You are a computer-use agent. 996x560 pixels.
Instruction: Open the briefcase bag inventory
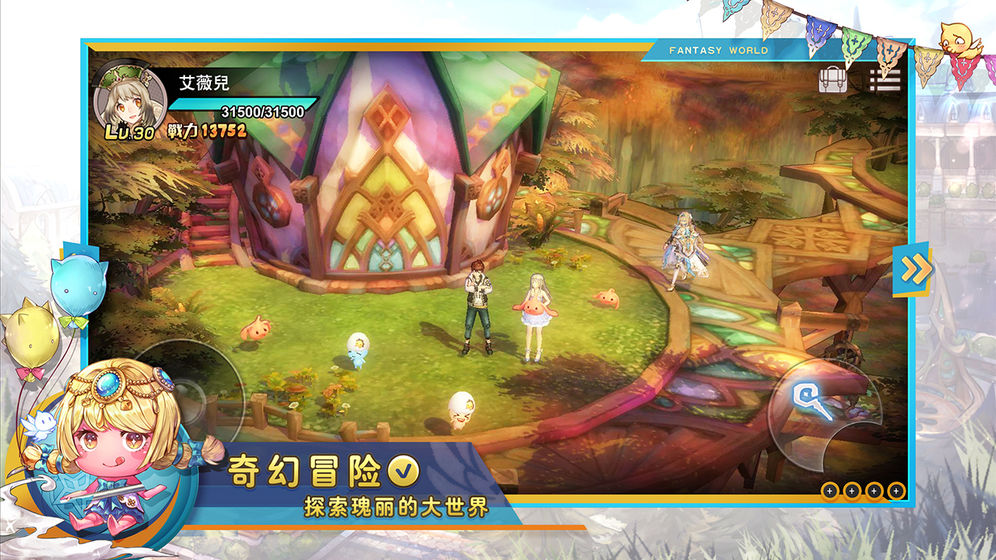(x=833, y=79)
